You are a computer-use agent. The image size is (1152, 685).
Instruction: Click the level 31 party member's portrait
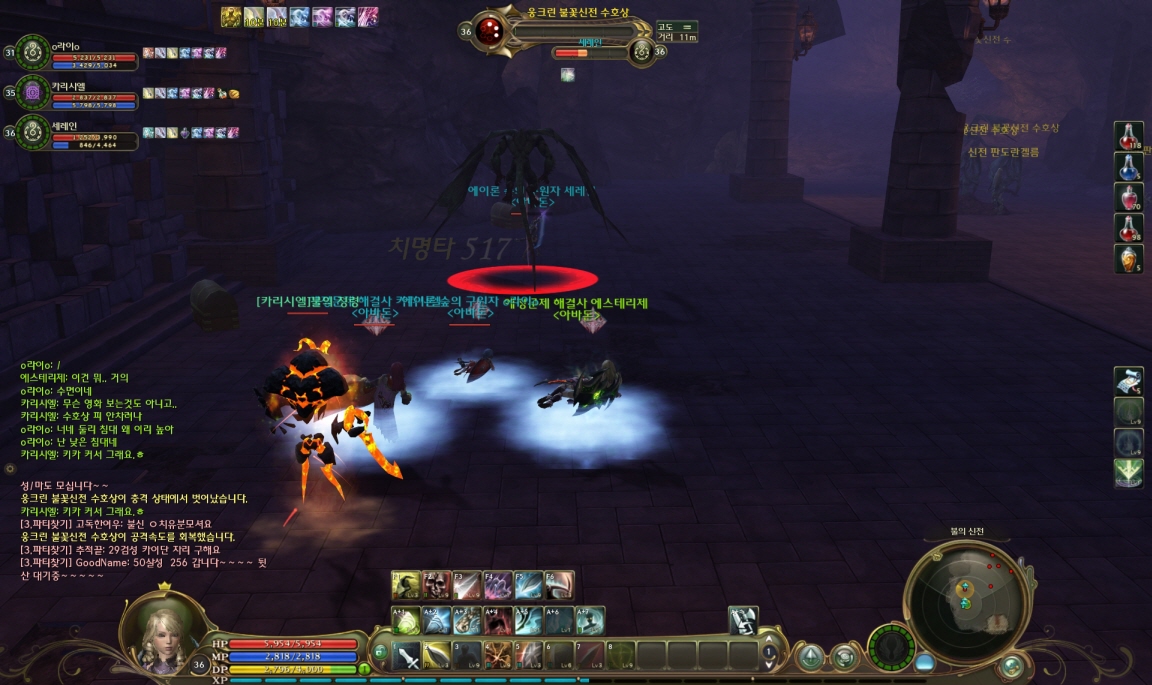click(x=32, y=53)
